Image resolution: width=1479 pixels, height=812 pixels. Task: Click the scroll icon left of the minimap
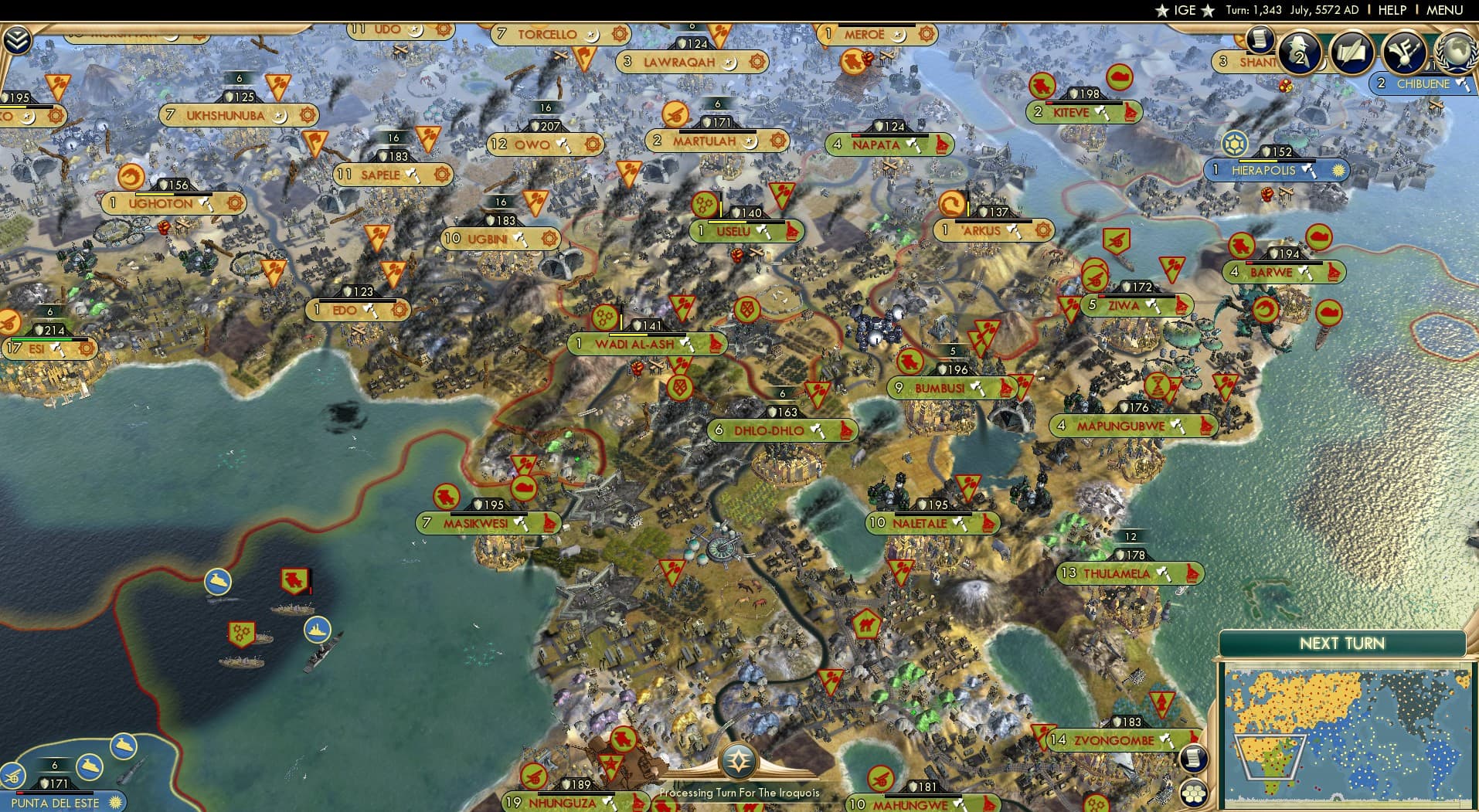(1194, 759)
